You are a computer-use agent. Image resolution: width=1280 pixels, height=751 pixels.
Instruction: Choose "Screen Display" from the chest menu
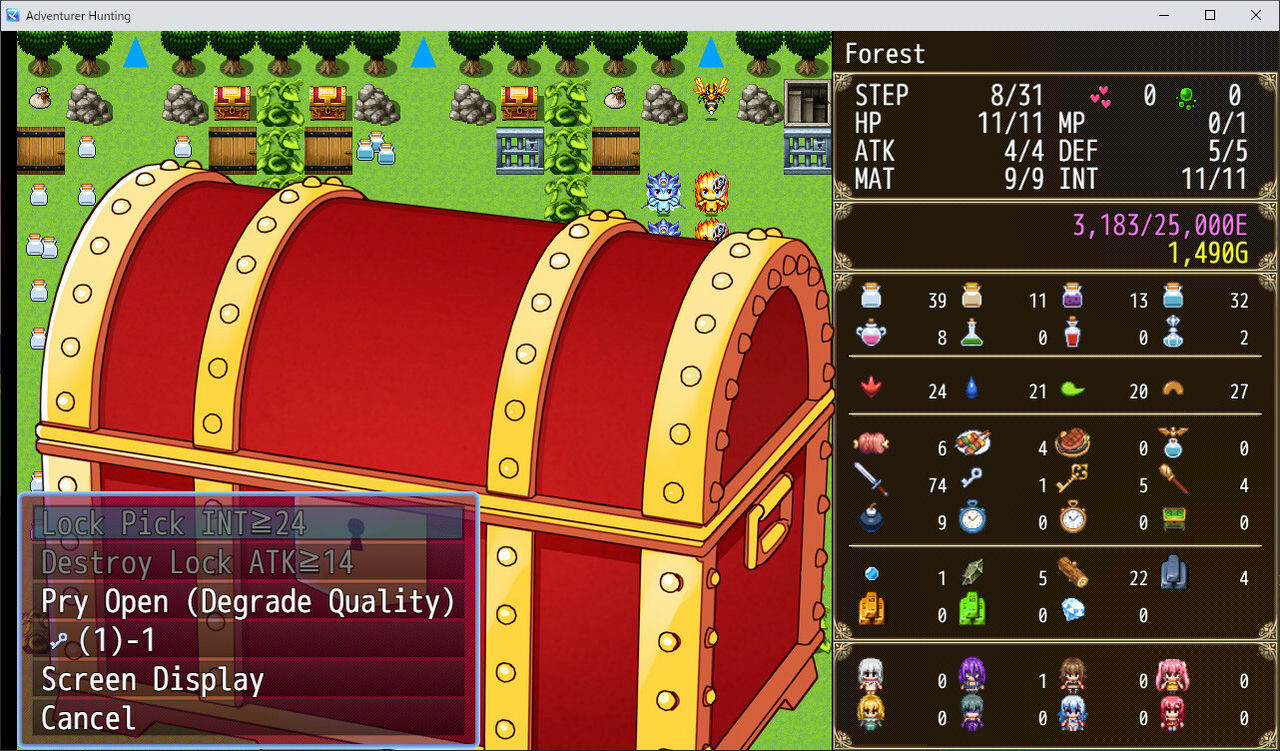(x=152, y=680)
